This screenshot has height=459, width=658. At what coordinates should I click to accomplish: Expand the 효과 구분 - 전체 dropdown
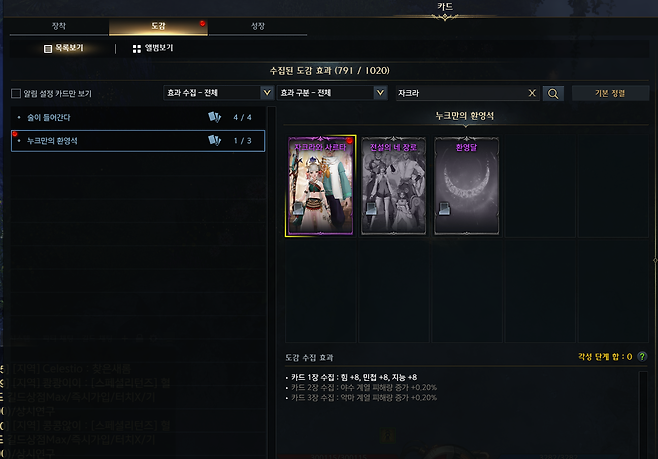332,93
